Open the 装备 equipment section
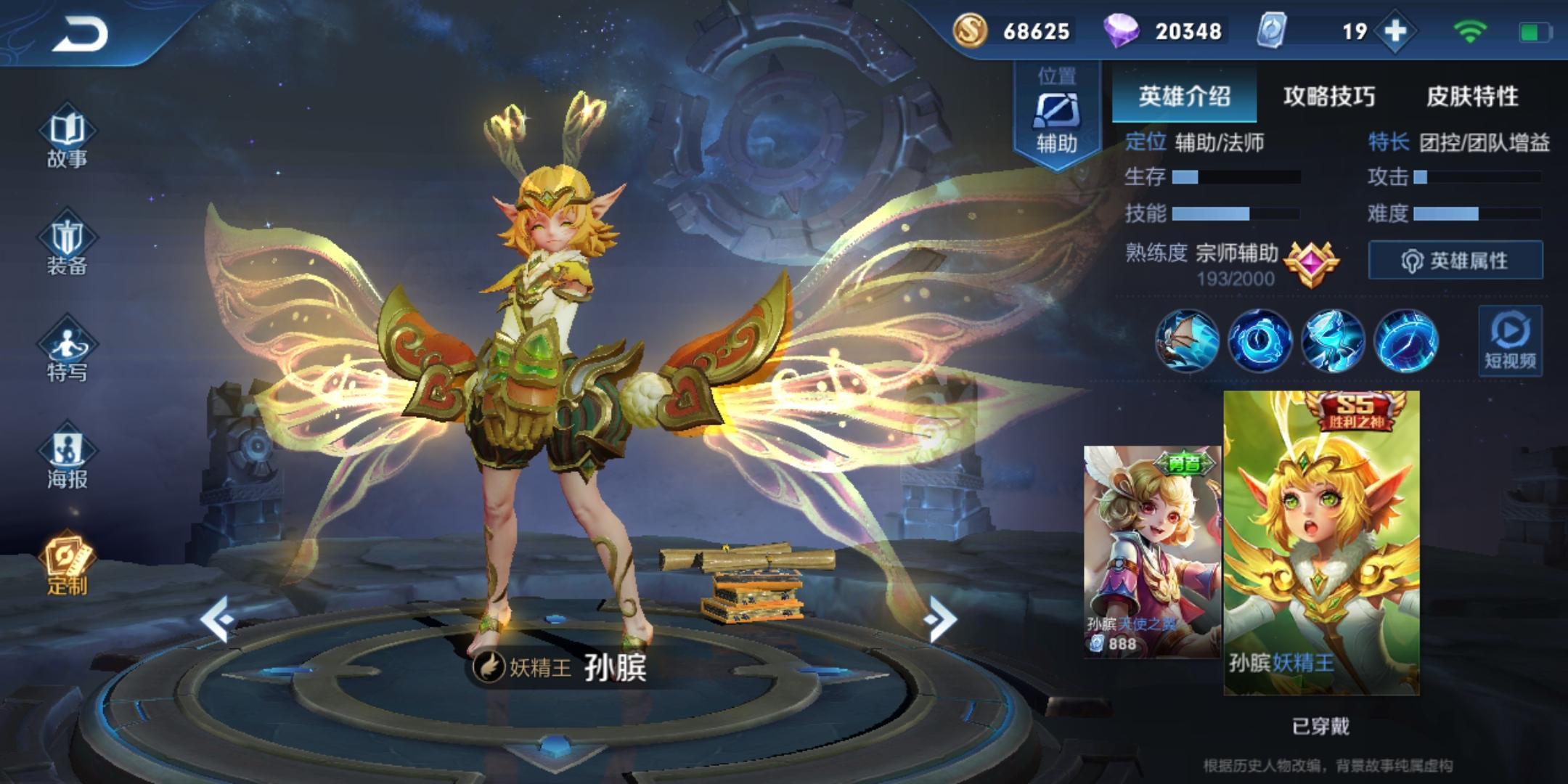Screen dimensions: 1568x784 pos(67,247)
